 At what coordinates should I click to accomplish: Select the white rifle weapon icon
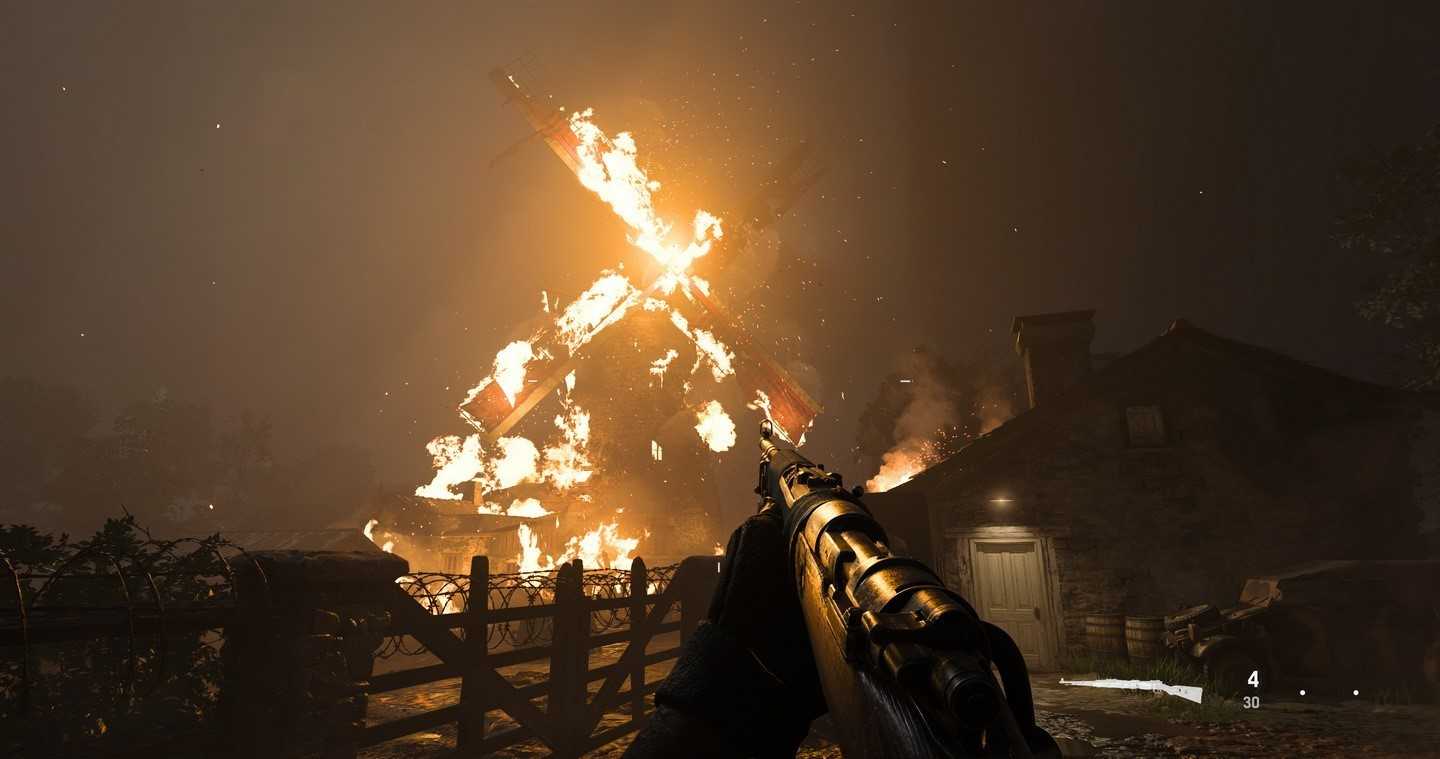[x=1131, y=688]
